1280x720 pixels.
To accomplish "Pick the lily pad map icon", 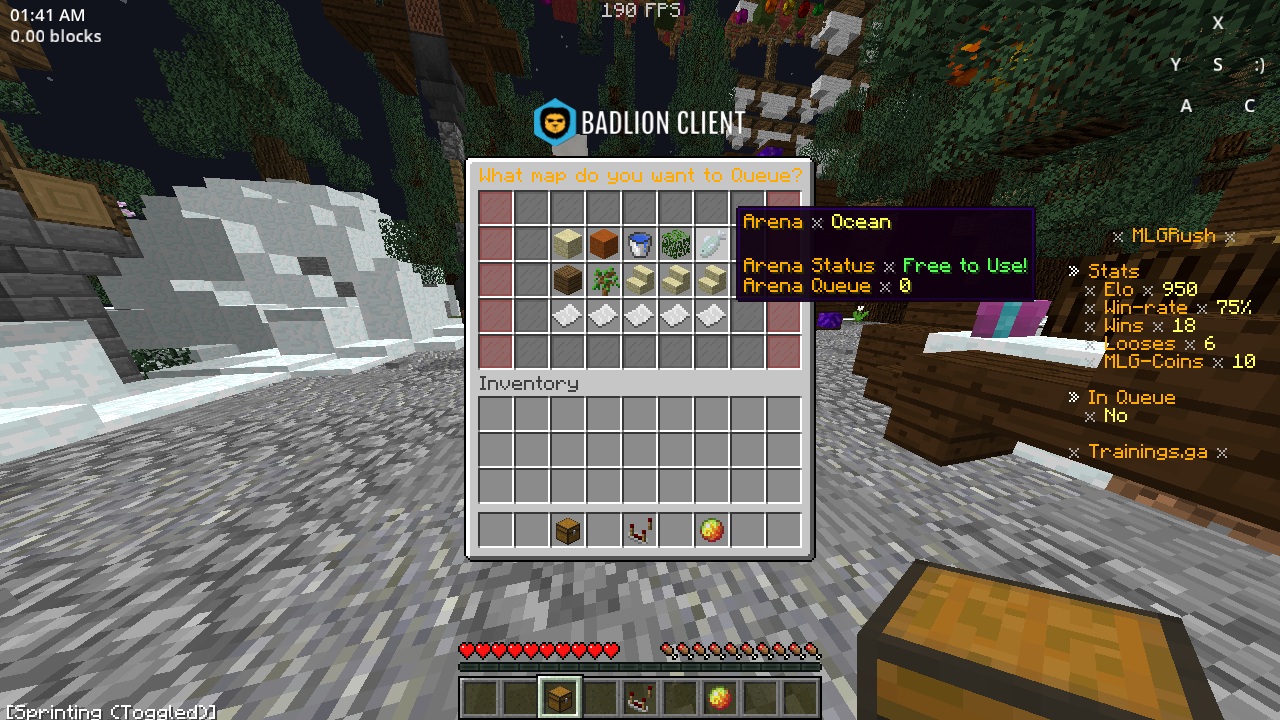I will click(676, 244).
